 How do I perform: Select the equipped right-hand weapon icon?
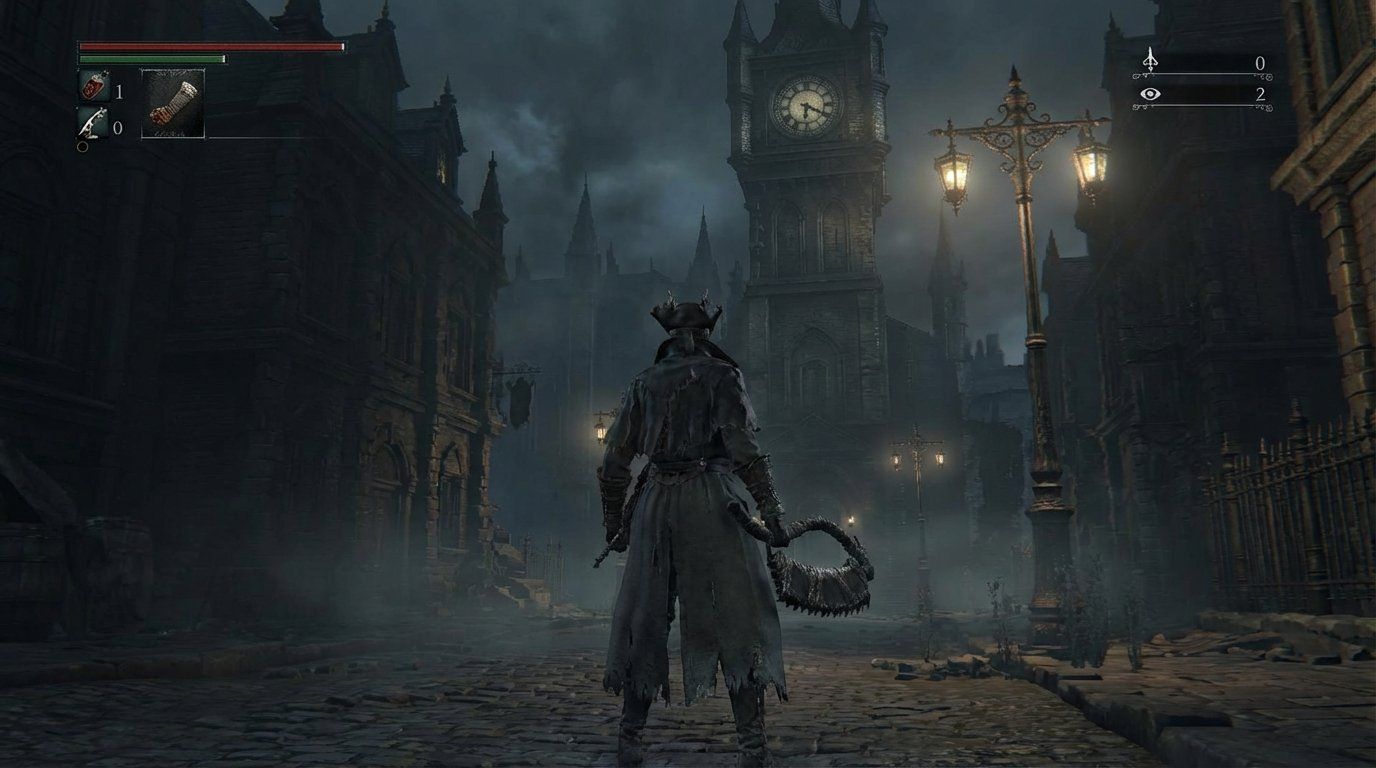[172, 105]
